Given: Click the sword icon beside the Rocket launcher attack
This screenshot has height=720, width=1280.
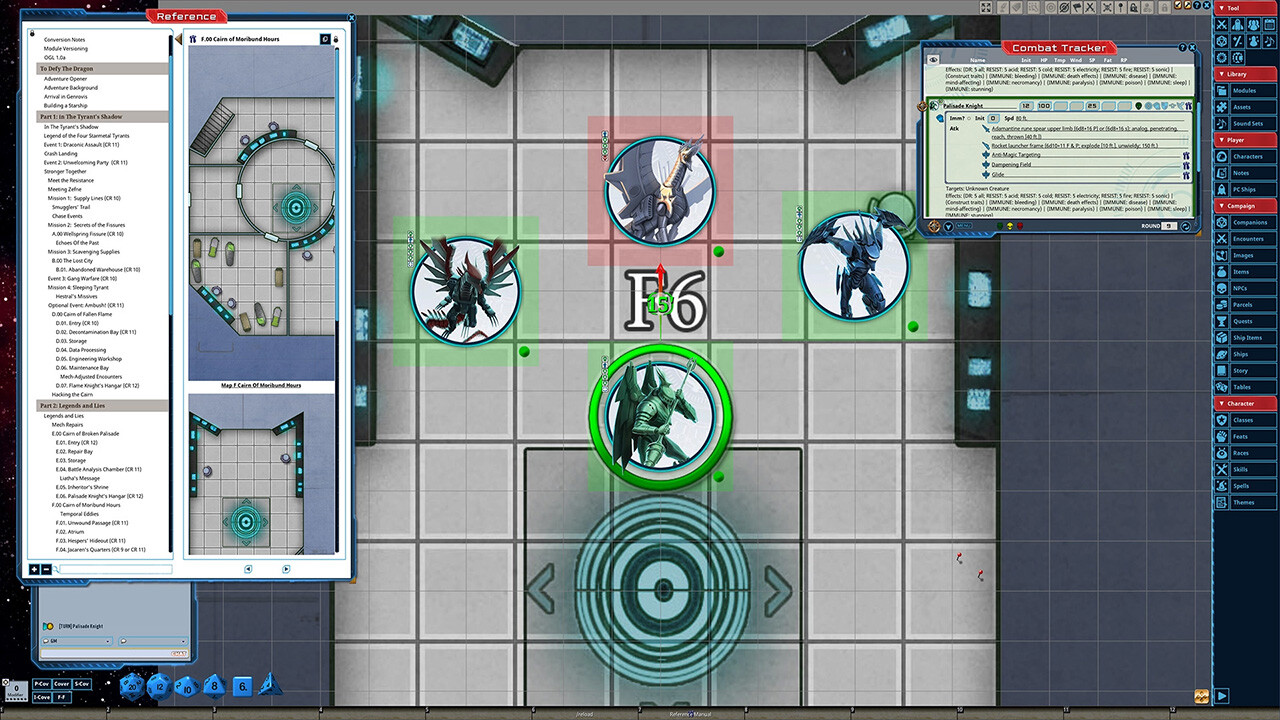Looking at the screenshot, I should pos(986,145).
